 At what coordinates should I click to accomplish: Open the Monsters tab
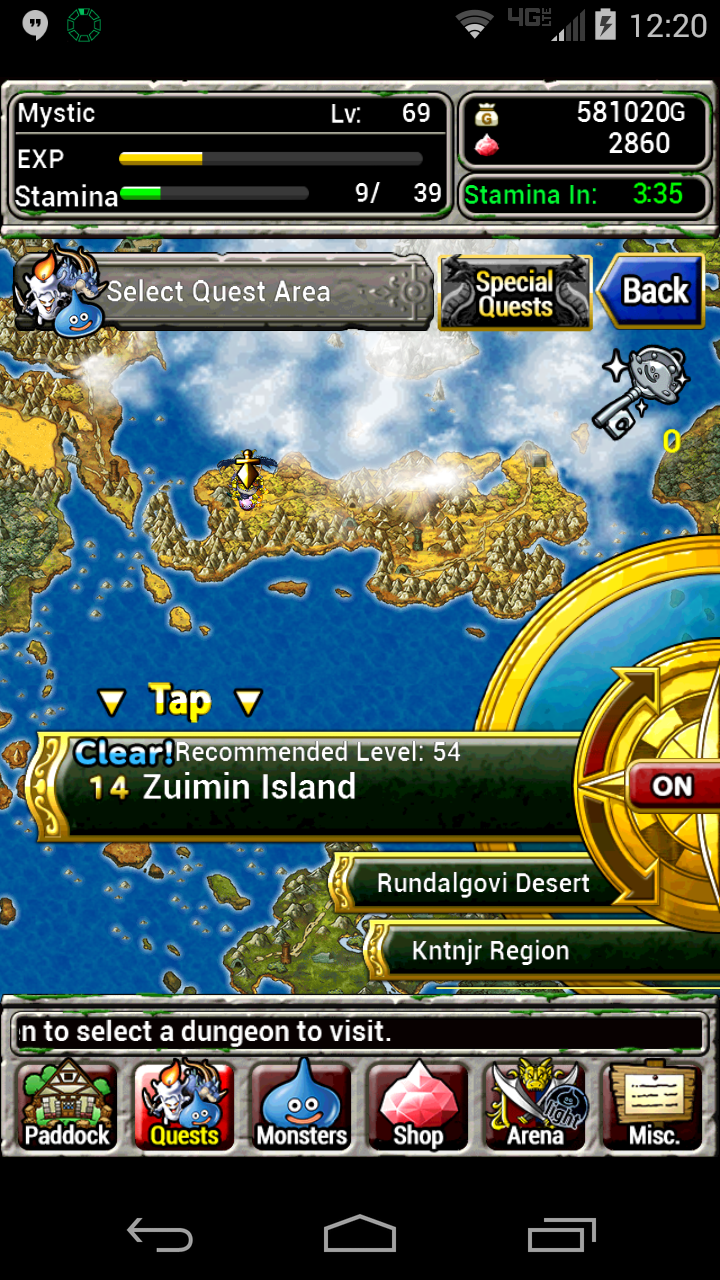(301, 1106)
